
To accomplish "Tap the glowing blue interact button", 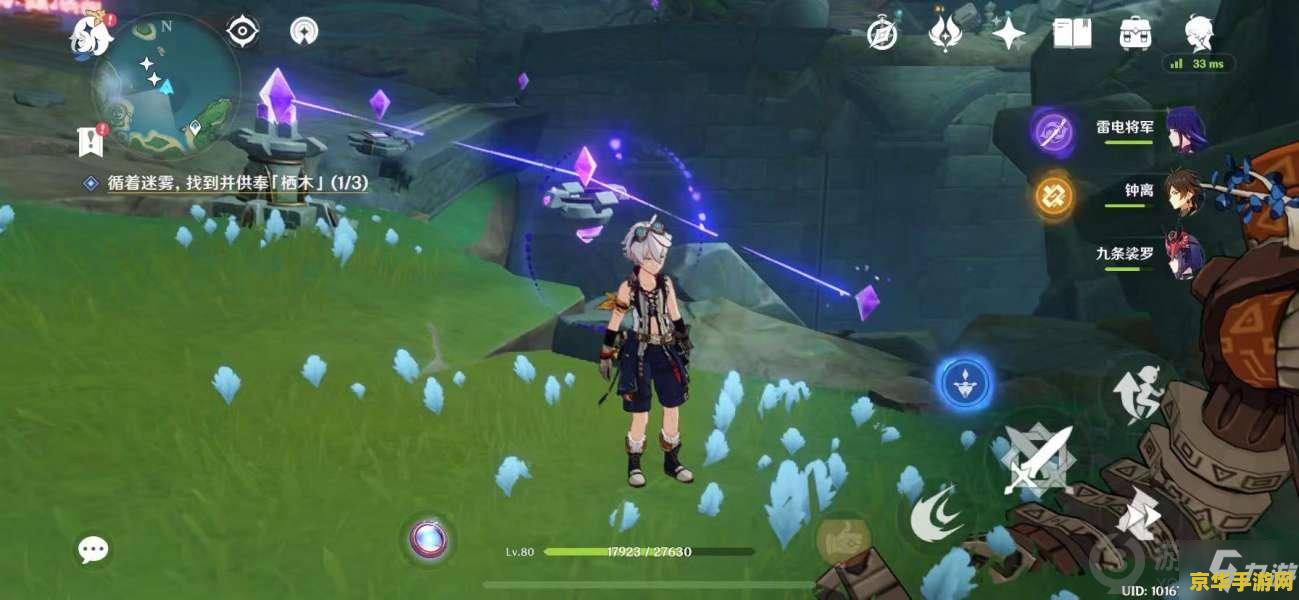I will (965, 383).
